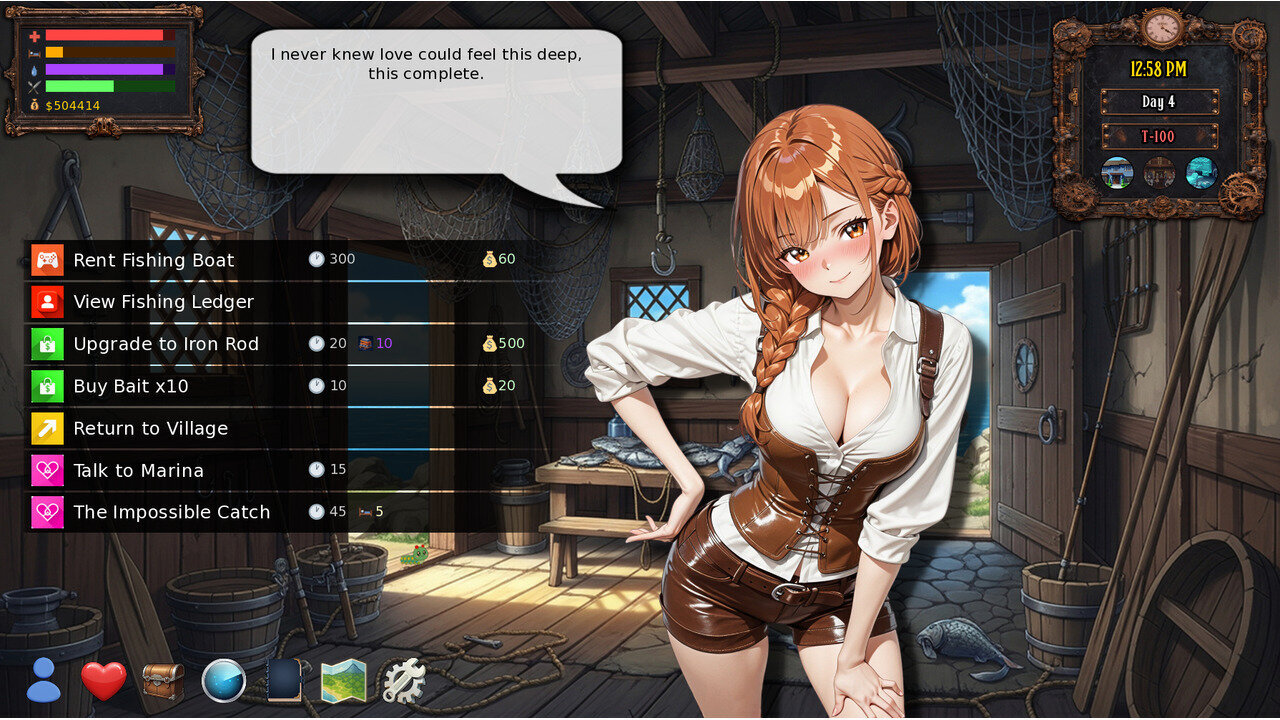Open the inventory chest
This screenshot has width=1280, height=720.
163,681
